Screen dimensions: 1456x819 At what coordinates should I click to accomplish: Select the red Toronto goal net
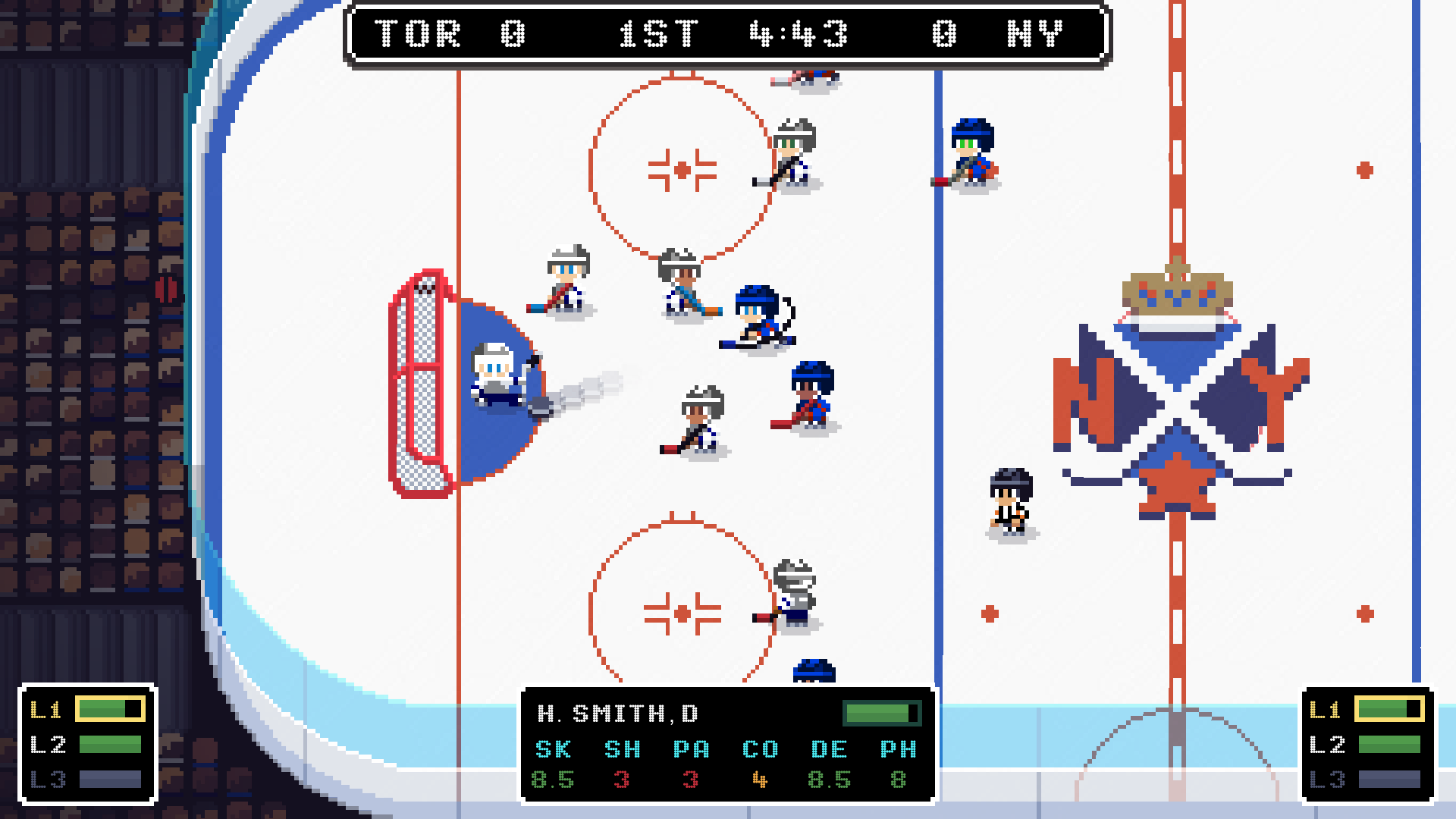tap(419, 383)
